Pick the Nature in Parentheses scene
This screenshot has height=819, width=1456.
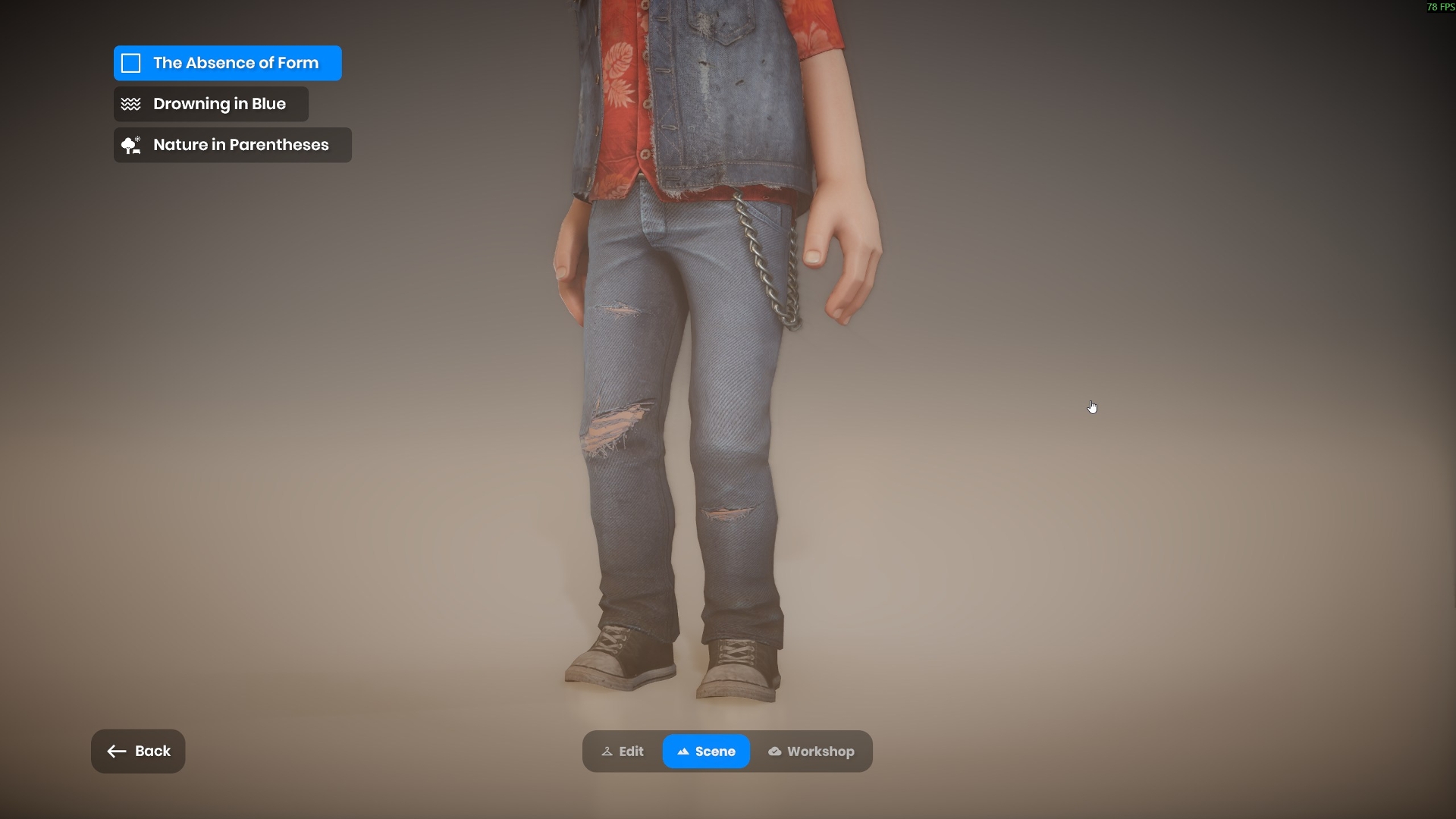232,145
